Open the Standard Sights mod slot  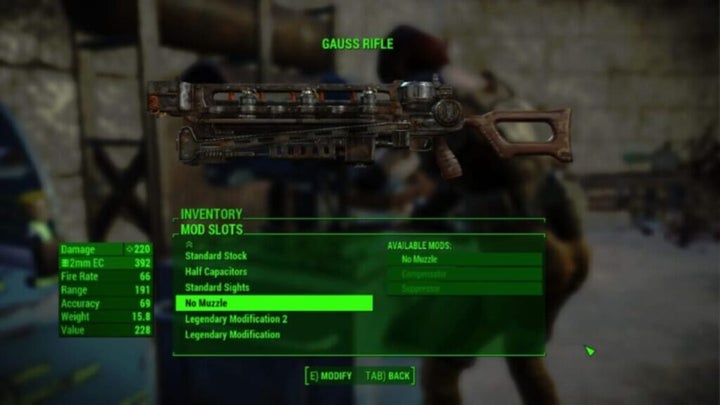pyautogui.click(x=217, y=288)
